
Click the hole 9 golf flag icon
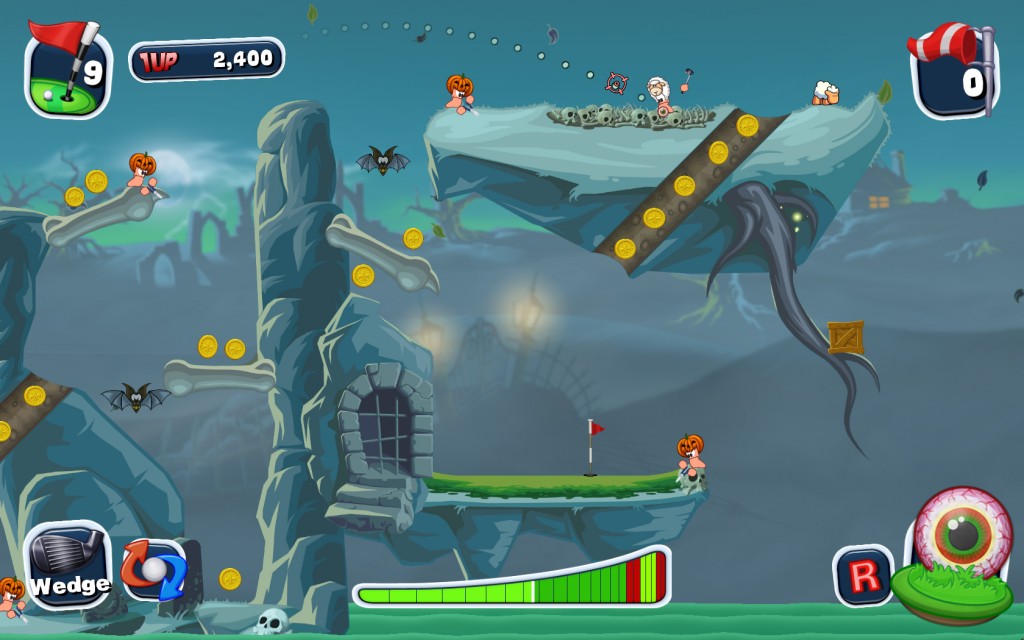(68, 70)
